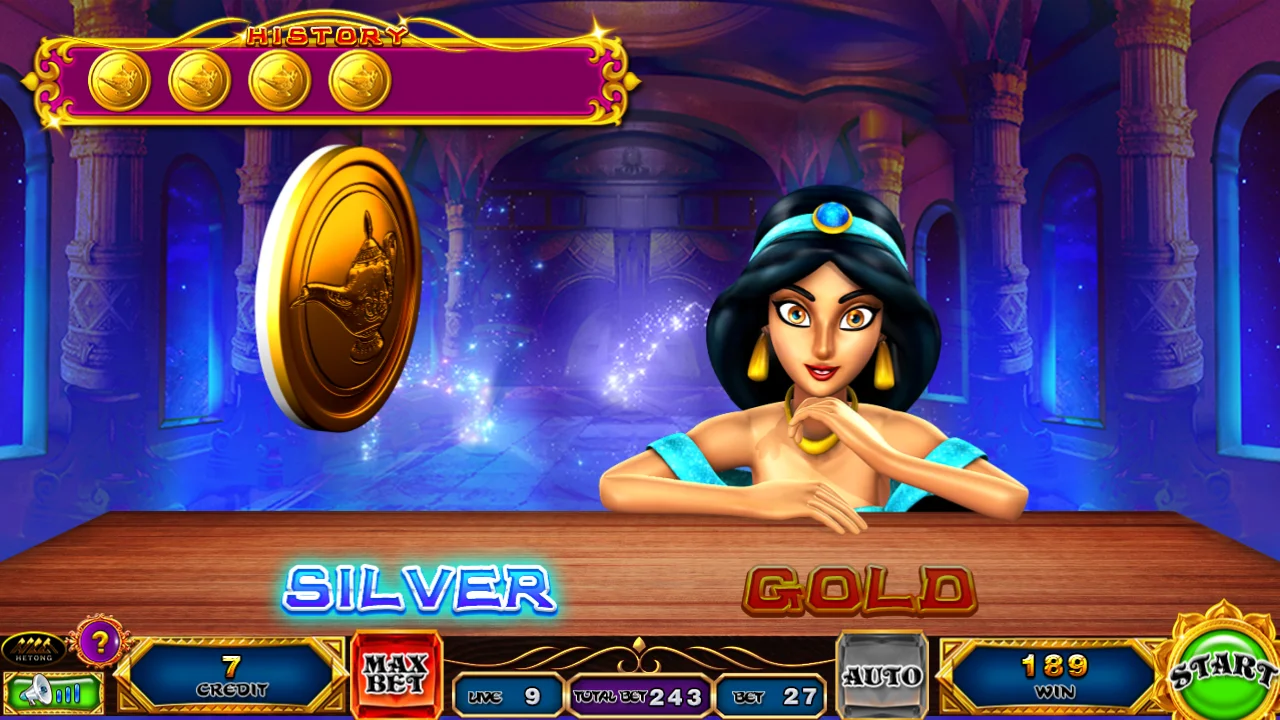The height and width of the screenshot is (720, 1280).
Task: Choose the GOLD coin side
Action: click(x=860, y=590)
